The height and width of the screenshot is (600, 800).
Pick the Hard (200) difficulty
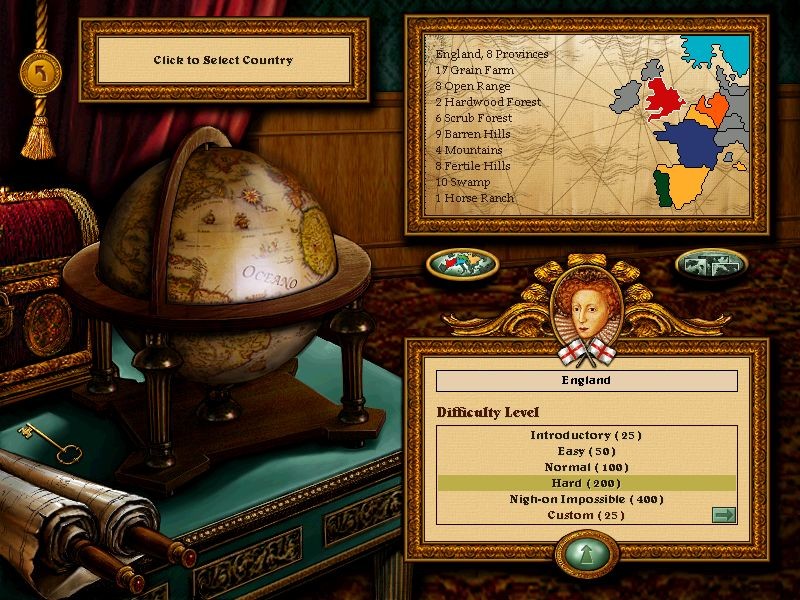coord(586,483)
